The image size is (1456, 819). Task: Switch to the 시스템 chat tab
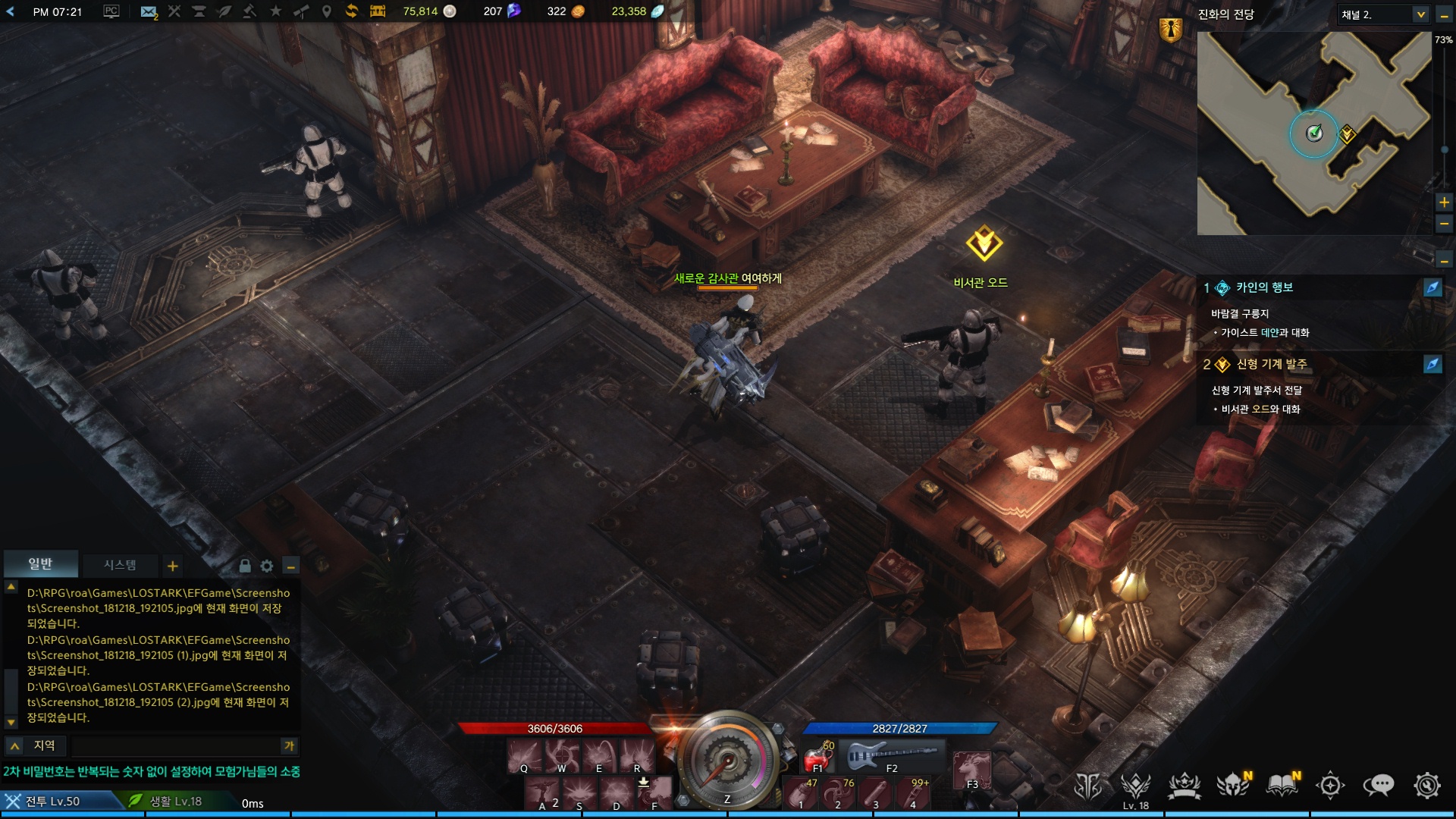coord(120,565)
